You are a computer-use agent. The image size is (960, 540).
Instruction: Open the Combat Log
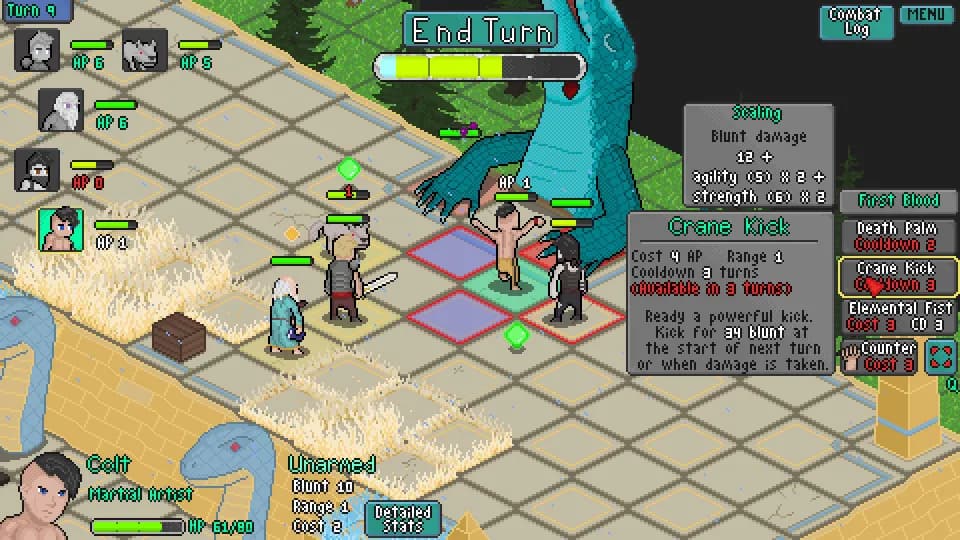(856, 22)
